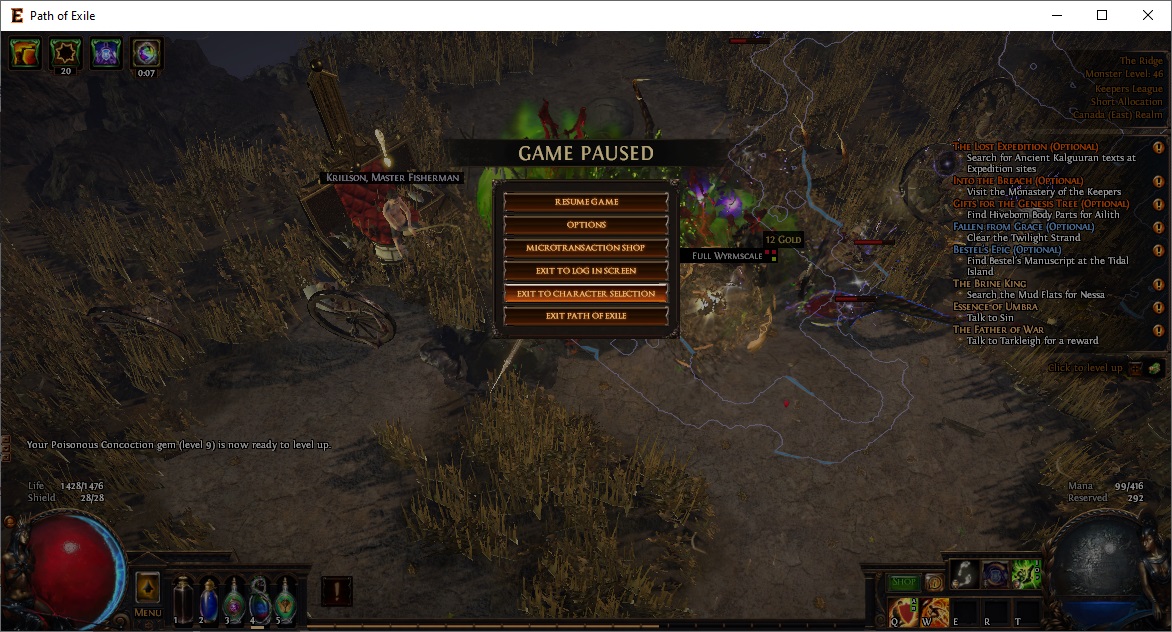Choose Exit to Log In Screen
Screen dimensions: 1172x632
[586, 271]
